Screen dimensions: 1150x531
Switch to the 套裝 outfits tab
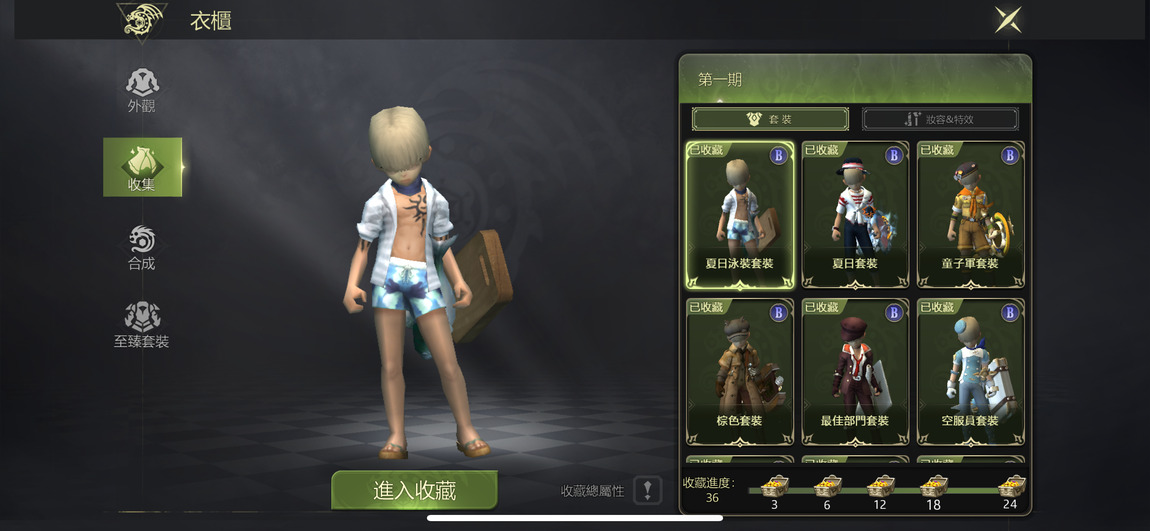[770, 119]
